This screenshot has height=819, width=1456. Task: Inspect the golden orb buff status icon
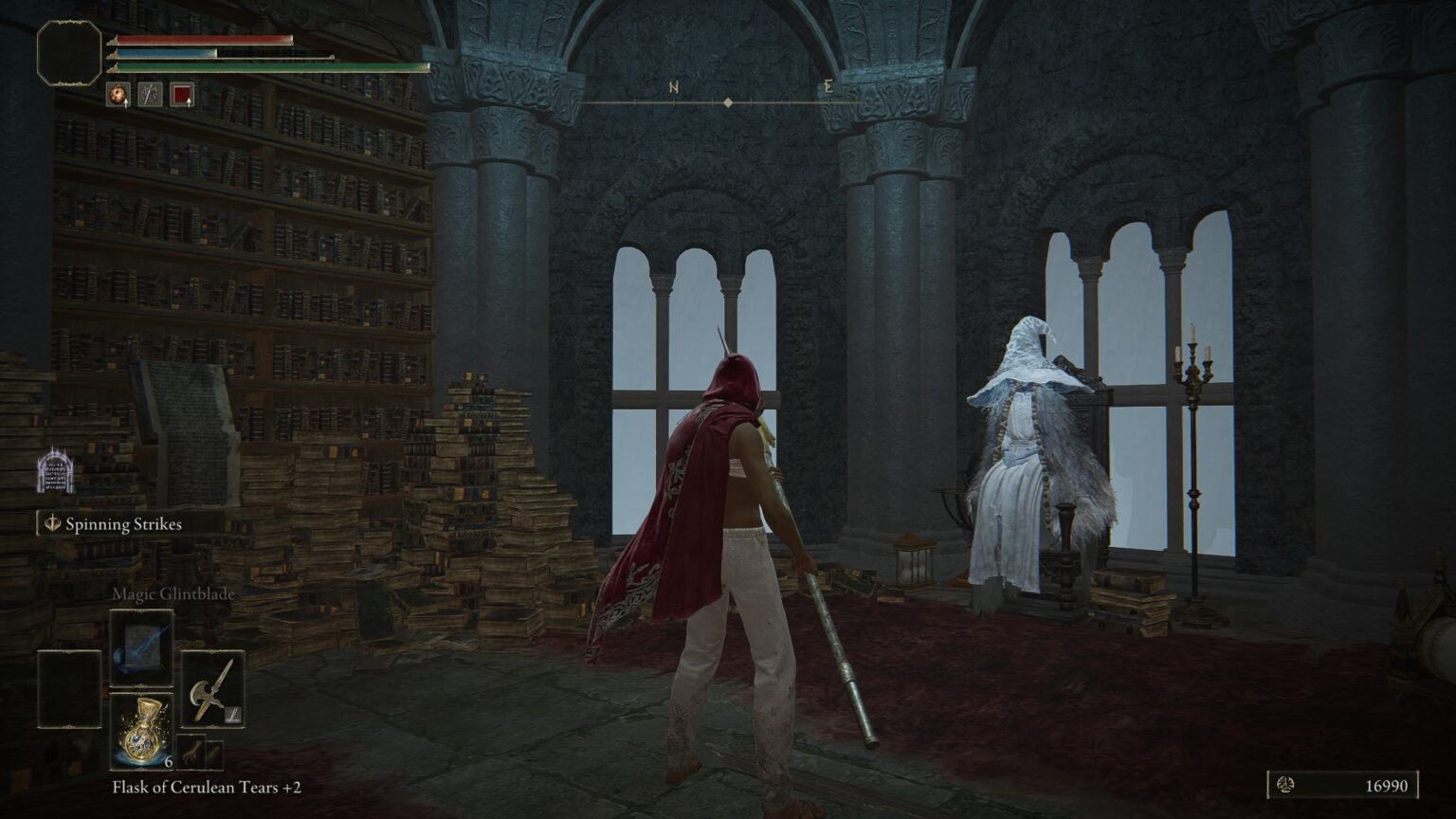click(x=118, y=95)
